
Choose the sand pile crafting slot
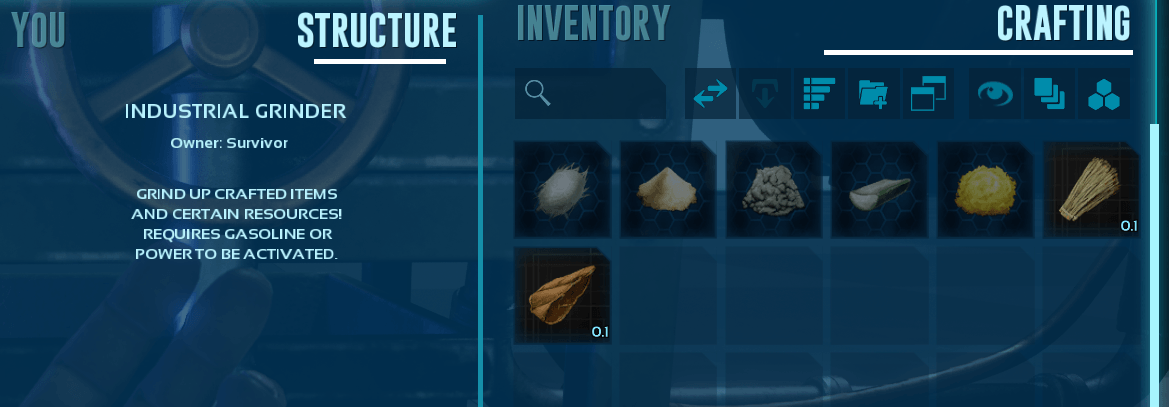[668, 189]
